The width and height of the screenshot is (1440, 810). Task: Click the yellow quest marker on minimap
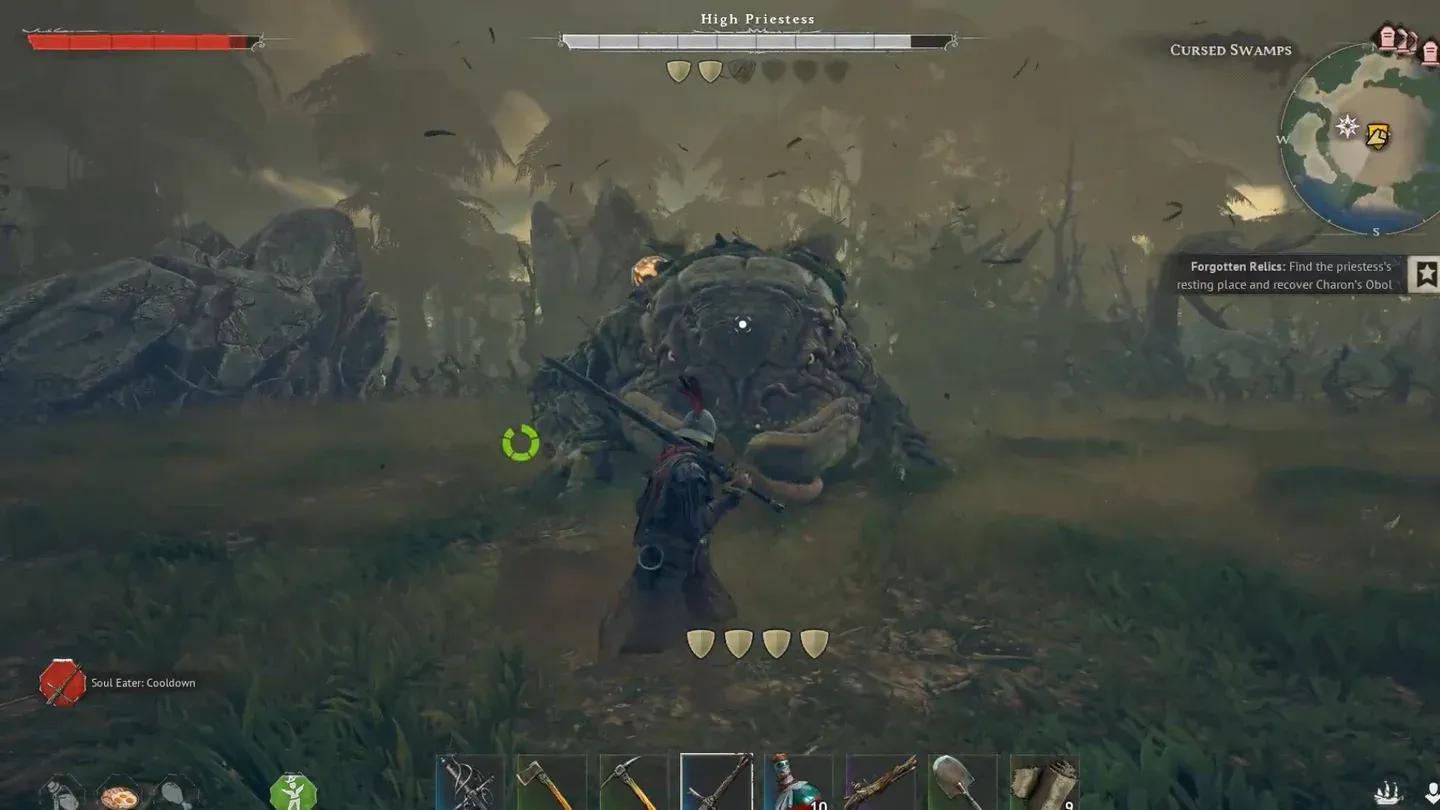point(1378,136)
